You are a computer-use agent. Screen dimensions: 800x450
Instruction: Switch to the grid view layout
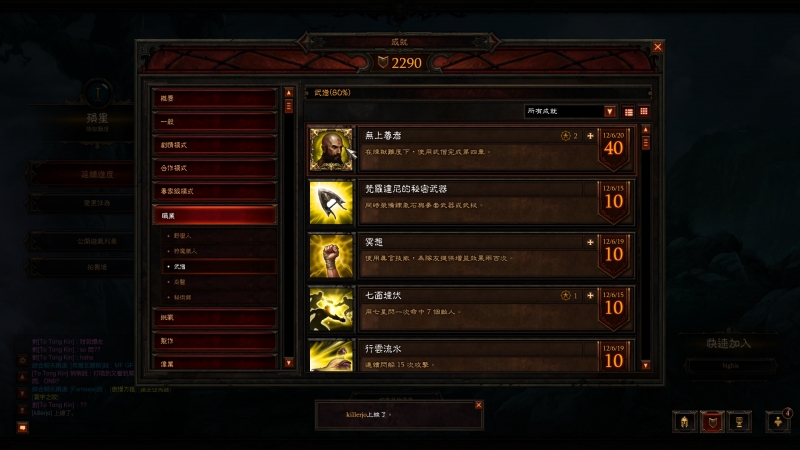point(644,111)
